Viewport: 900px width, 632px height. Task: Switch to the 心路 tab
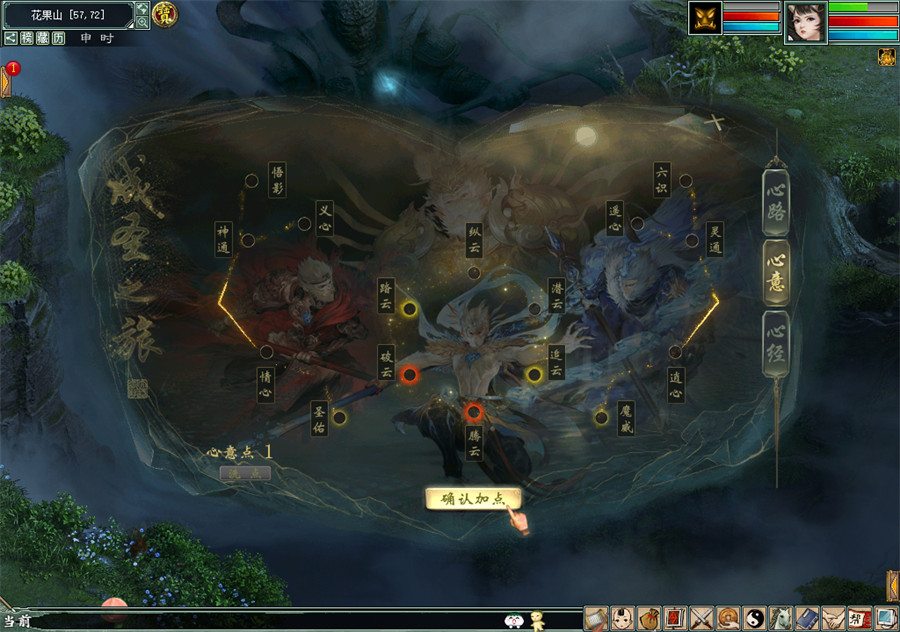pyautogui.click(x=776, y=201)
